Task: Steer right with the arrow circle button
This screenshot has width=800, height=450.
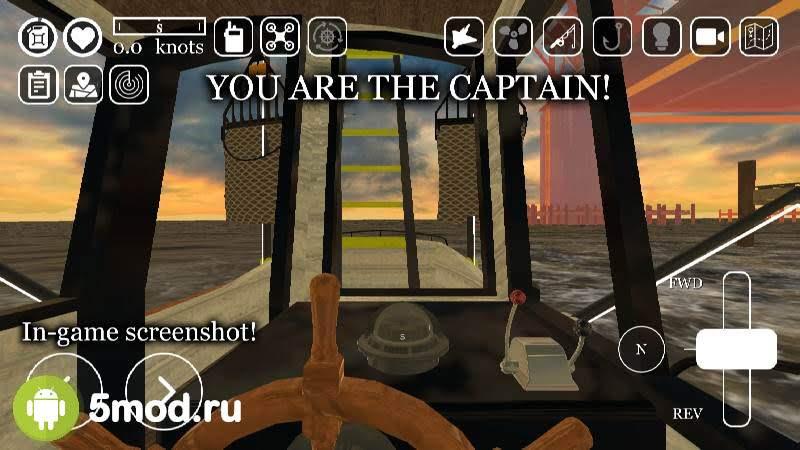Action: 163,388
